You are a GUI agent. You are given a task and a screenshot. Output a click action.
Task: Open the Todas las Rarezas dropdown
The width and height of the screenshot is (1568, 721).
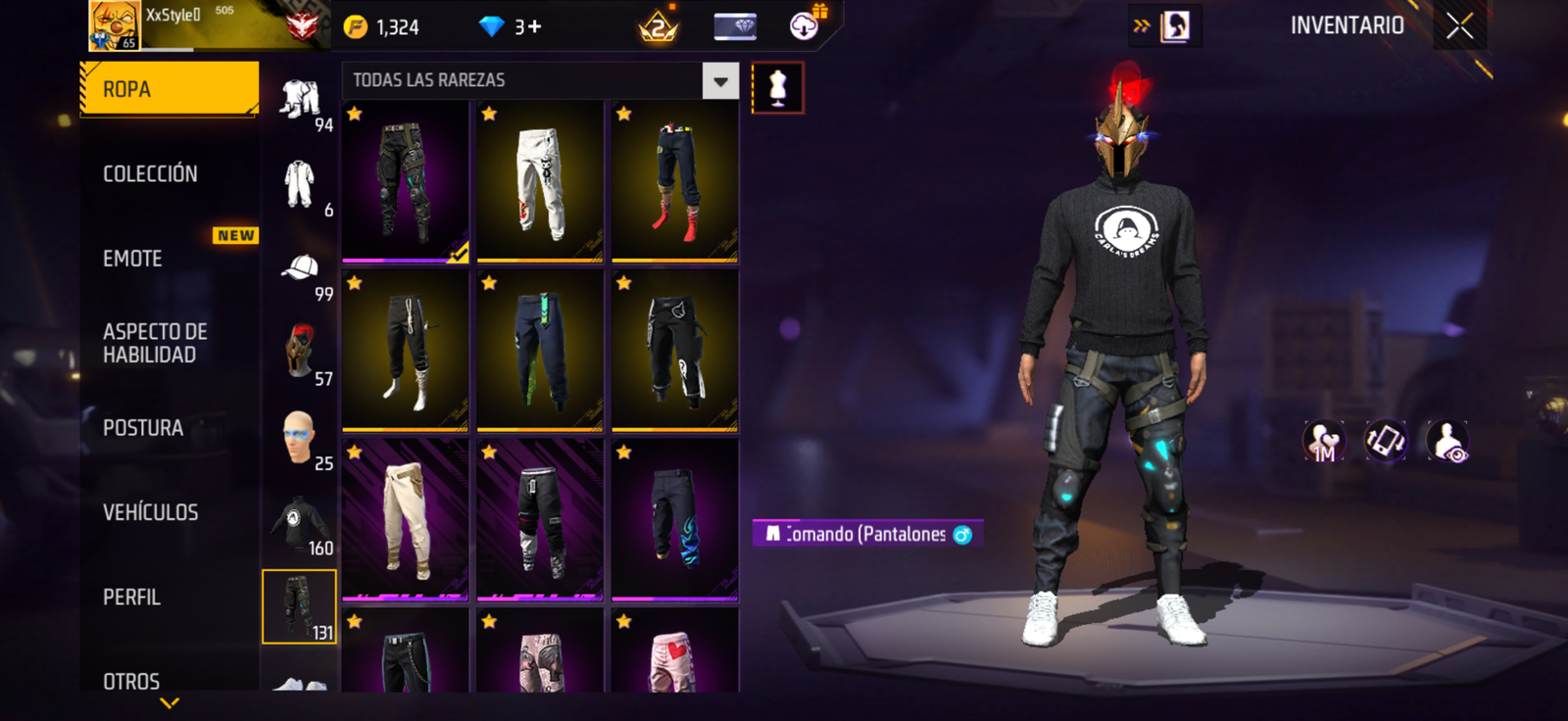point(720,81)
